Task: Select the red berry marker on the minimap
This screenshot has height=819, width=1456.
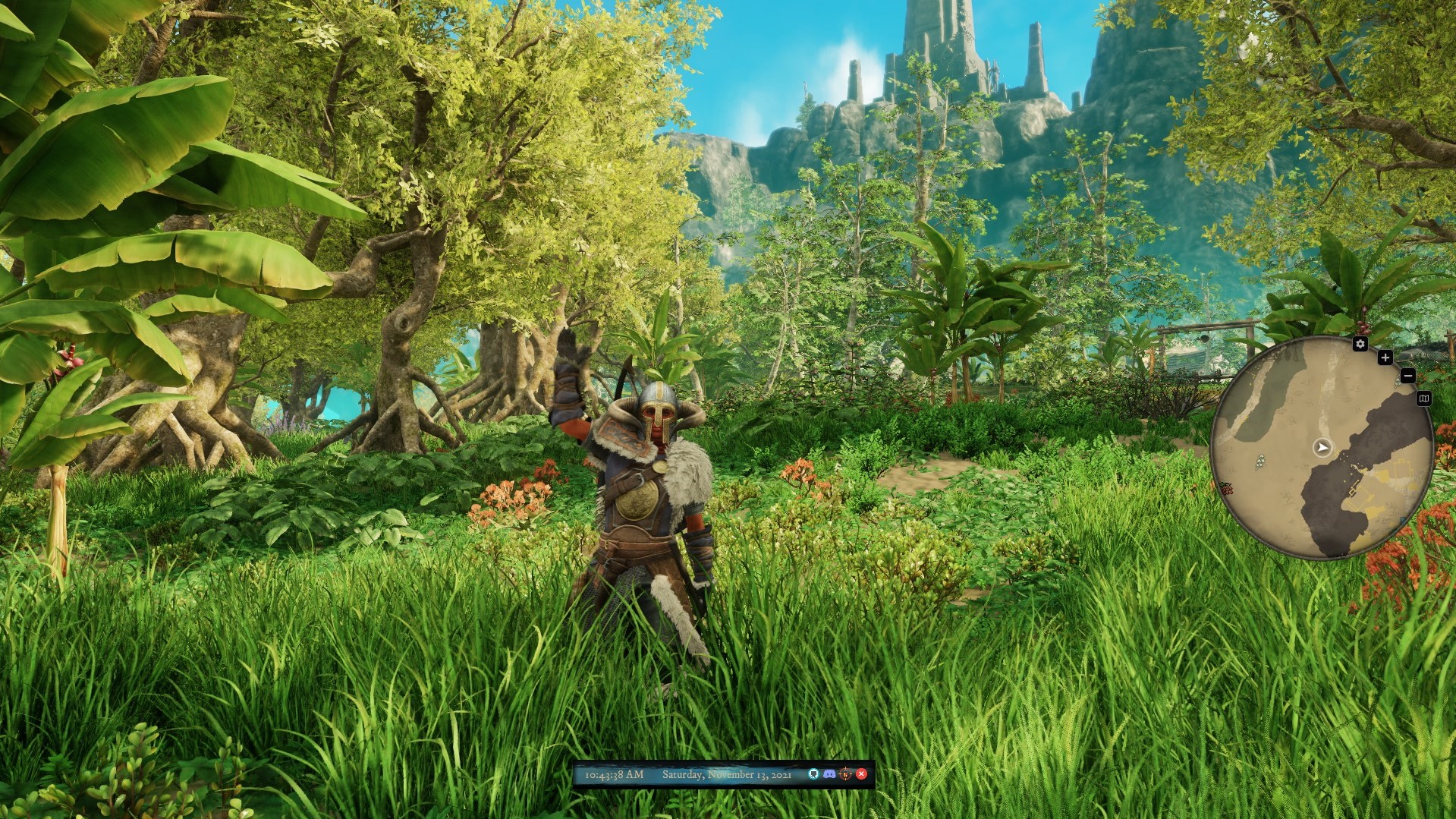Action: point(1225,489)
